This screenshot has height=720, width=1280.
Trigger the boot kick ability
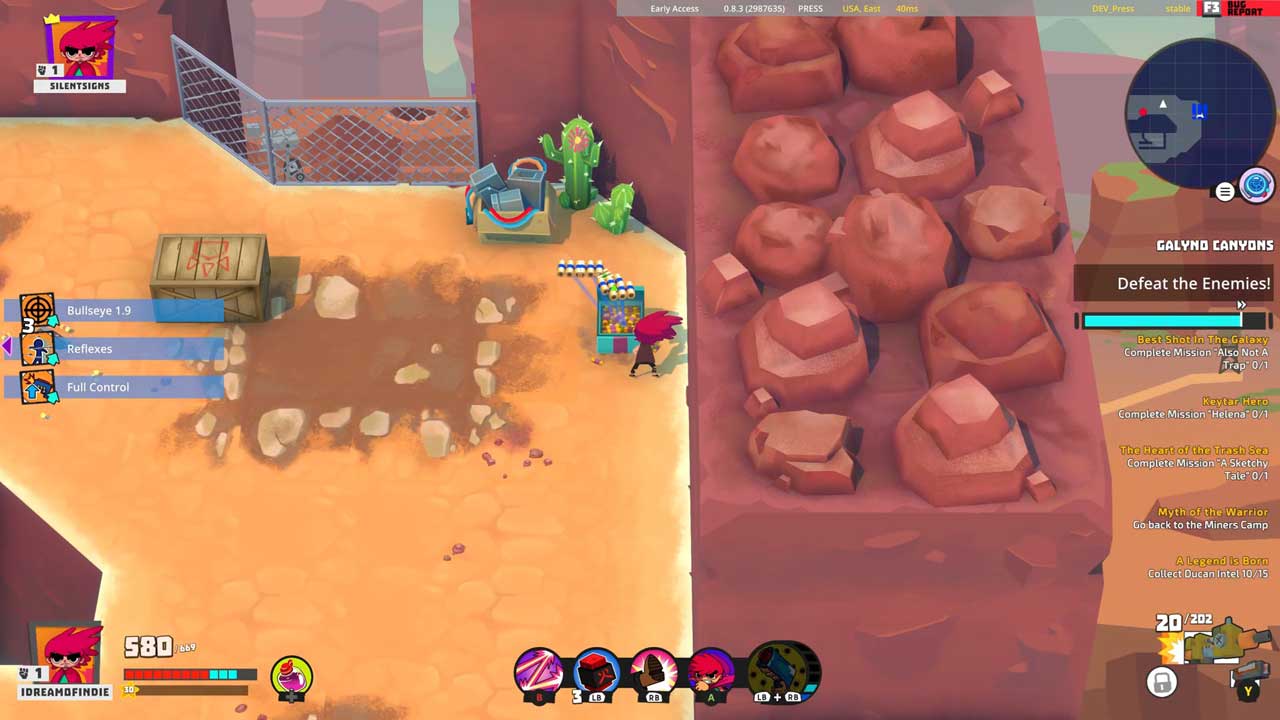click(654, 671)
